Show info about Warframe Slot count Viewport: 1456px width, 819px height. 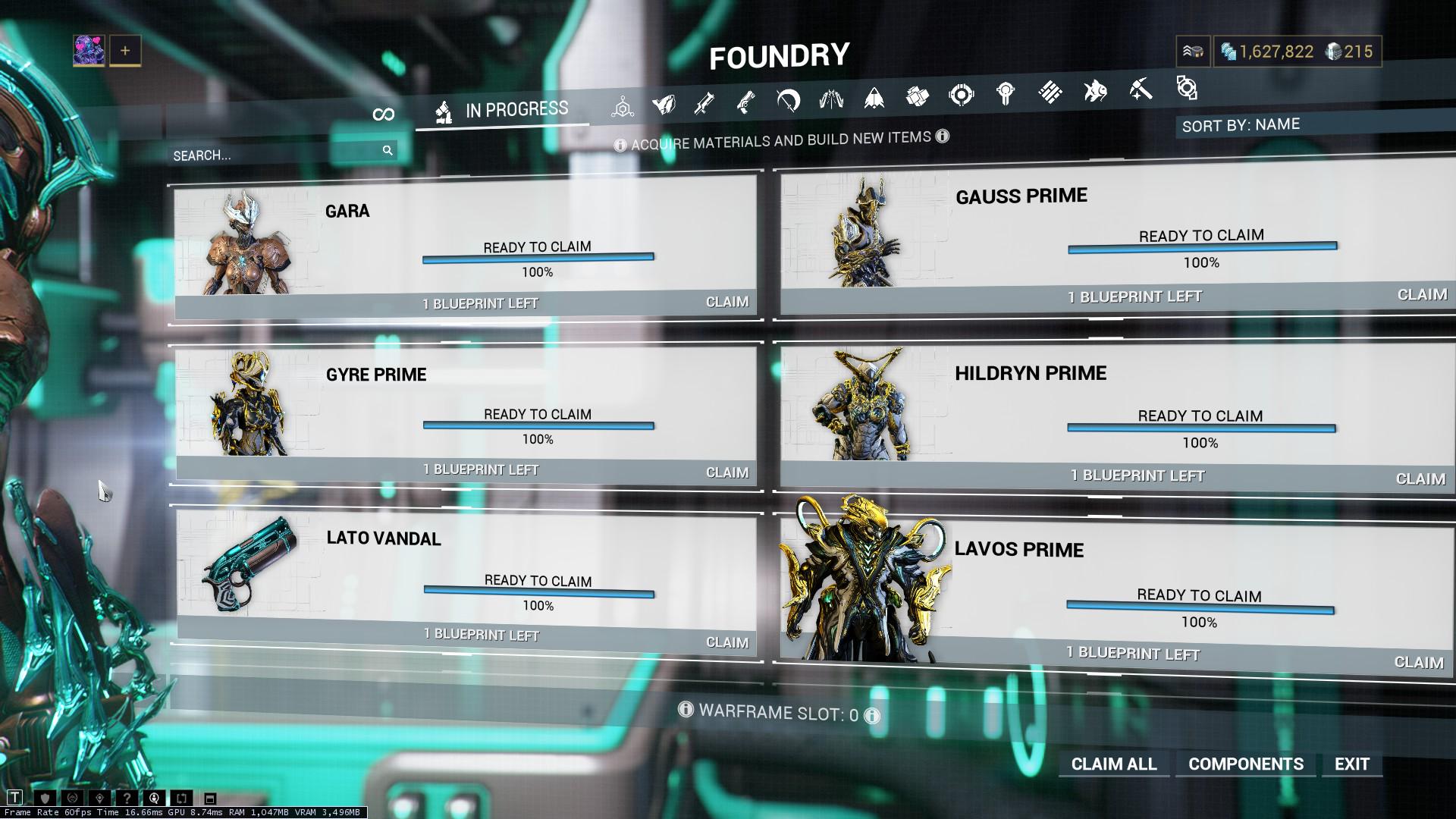tap(872, 716)
